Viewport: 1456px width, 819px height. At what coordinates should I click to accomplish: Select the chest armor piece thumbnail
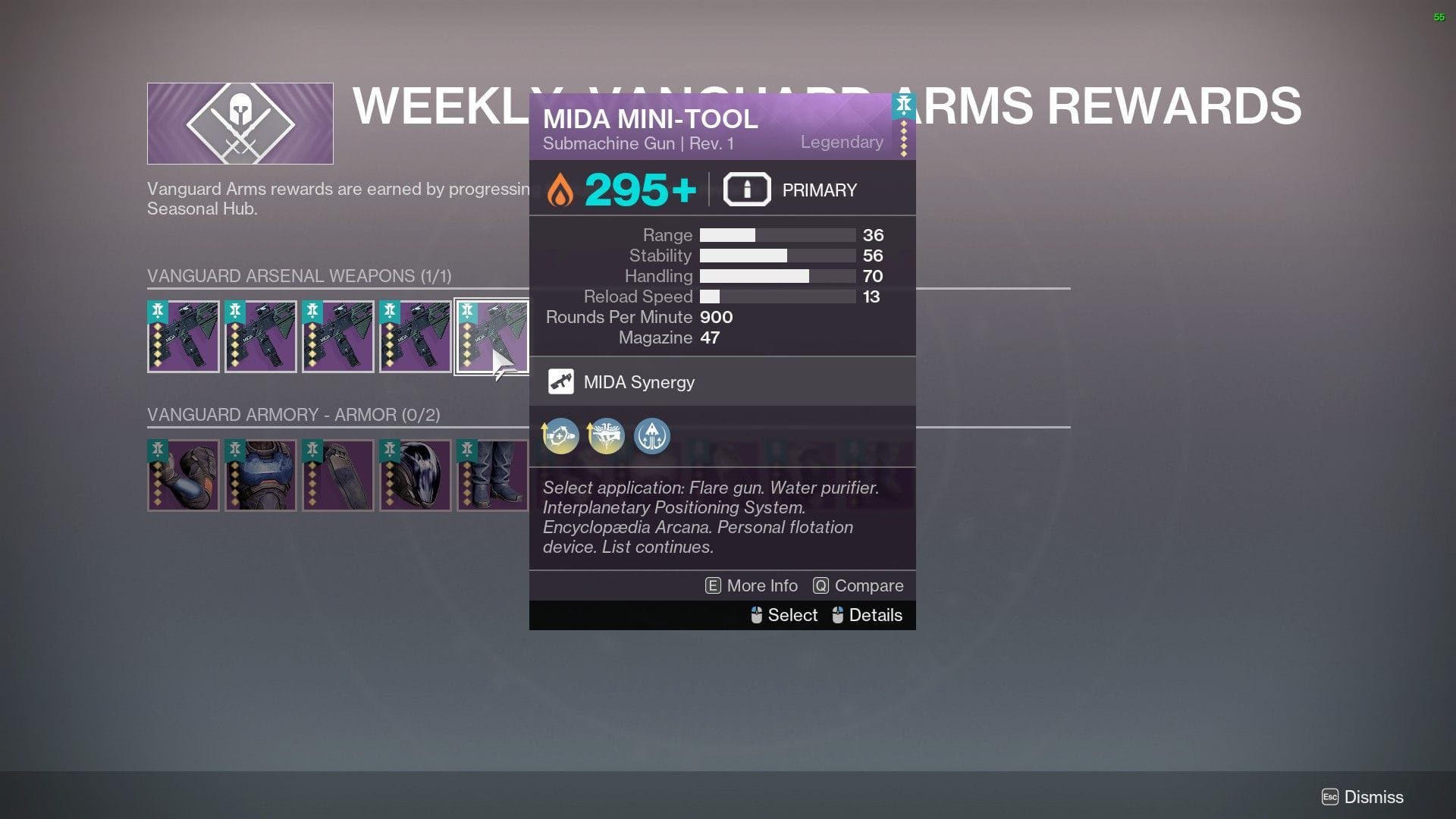tap(261, 475)
